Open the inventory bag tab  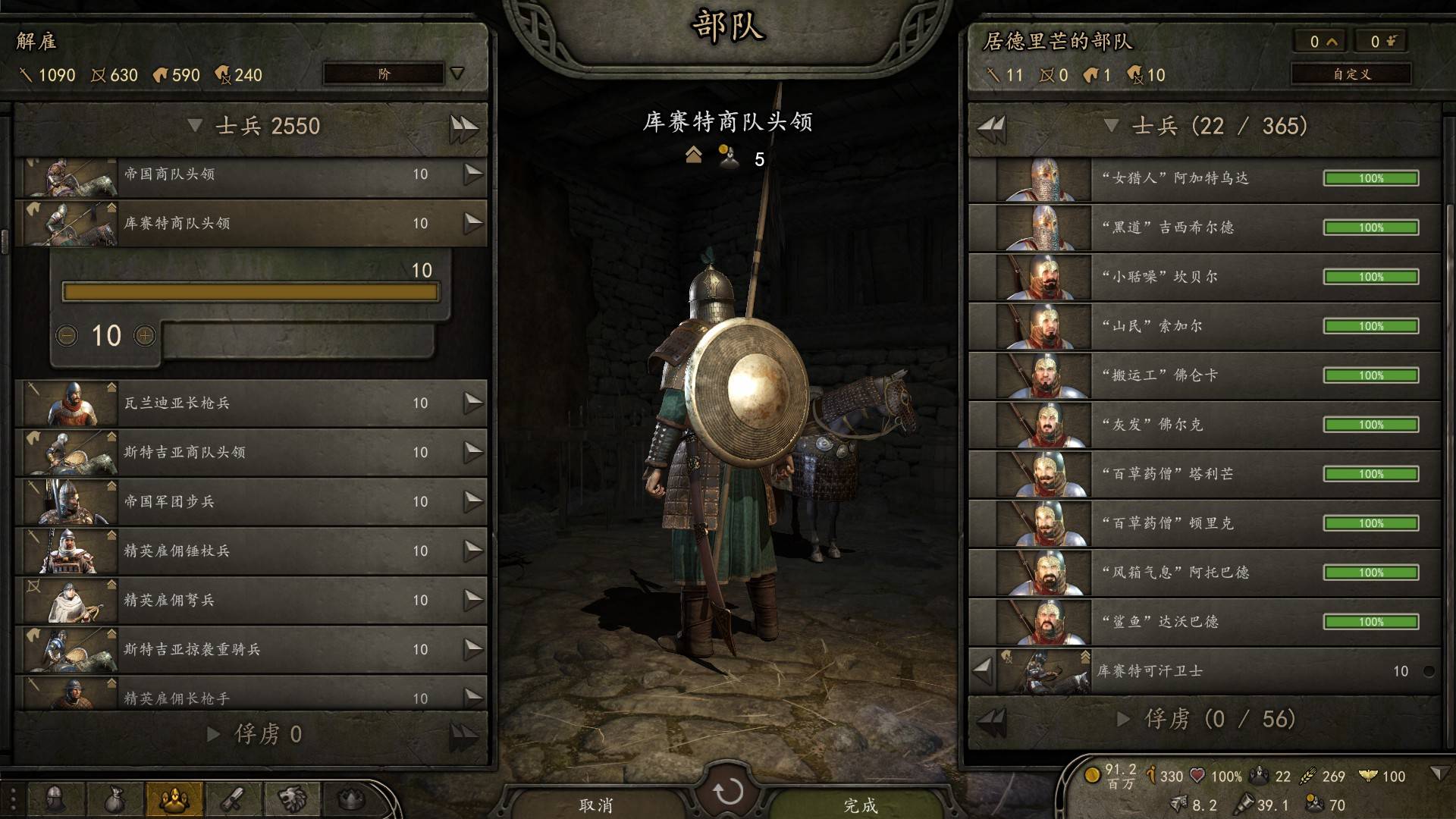click(x=115, y=799)
